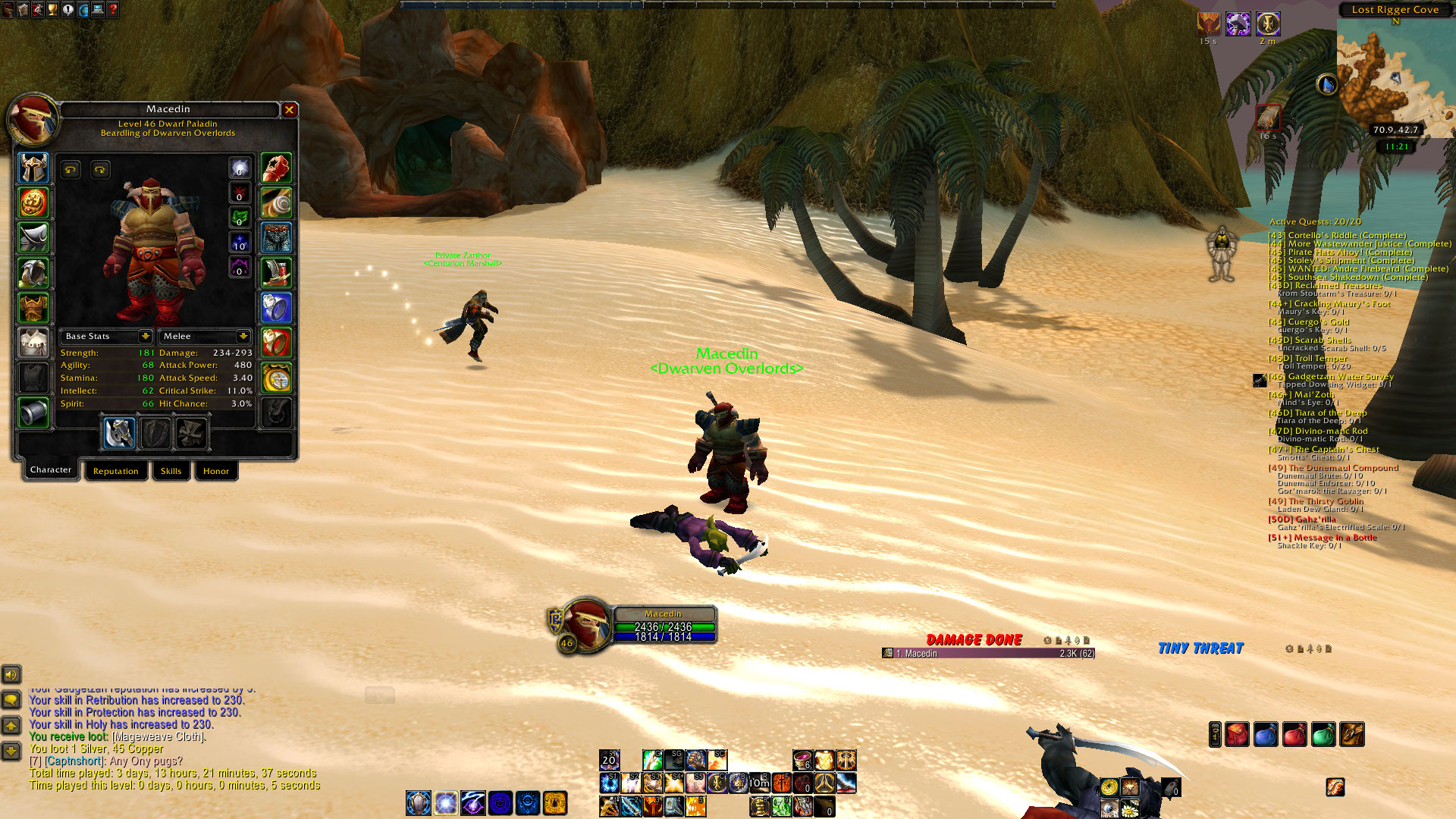
Task: Rotate the character model left
Action: [x=71, y=170]
